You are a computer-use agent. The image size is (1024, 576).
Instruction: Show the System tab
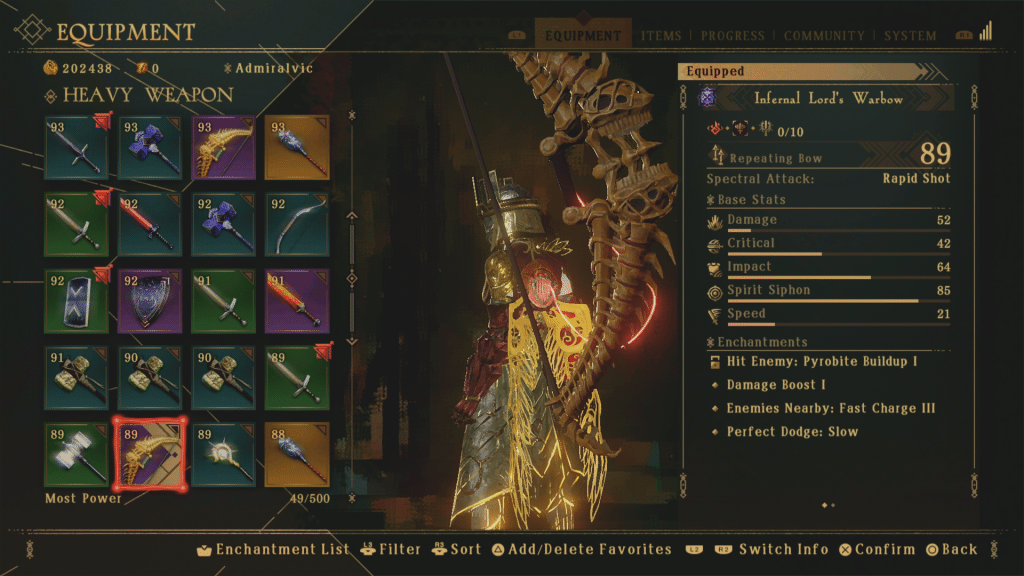tap(910, 36)
